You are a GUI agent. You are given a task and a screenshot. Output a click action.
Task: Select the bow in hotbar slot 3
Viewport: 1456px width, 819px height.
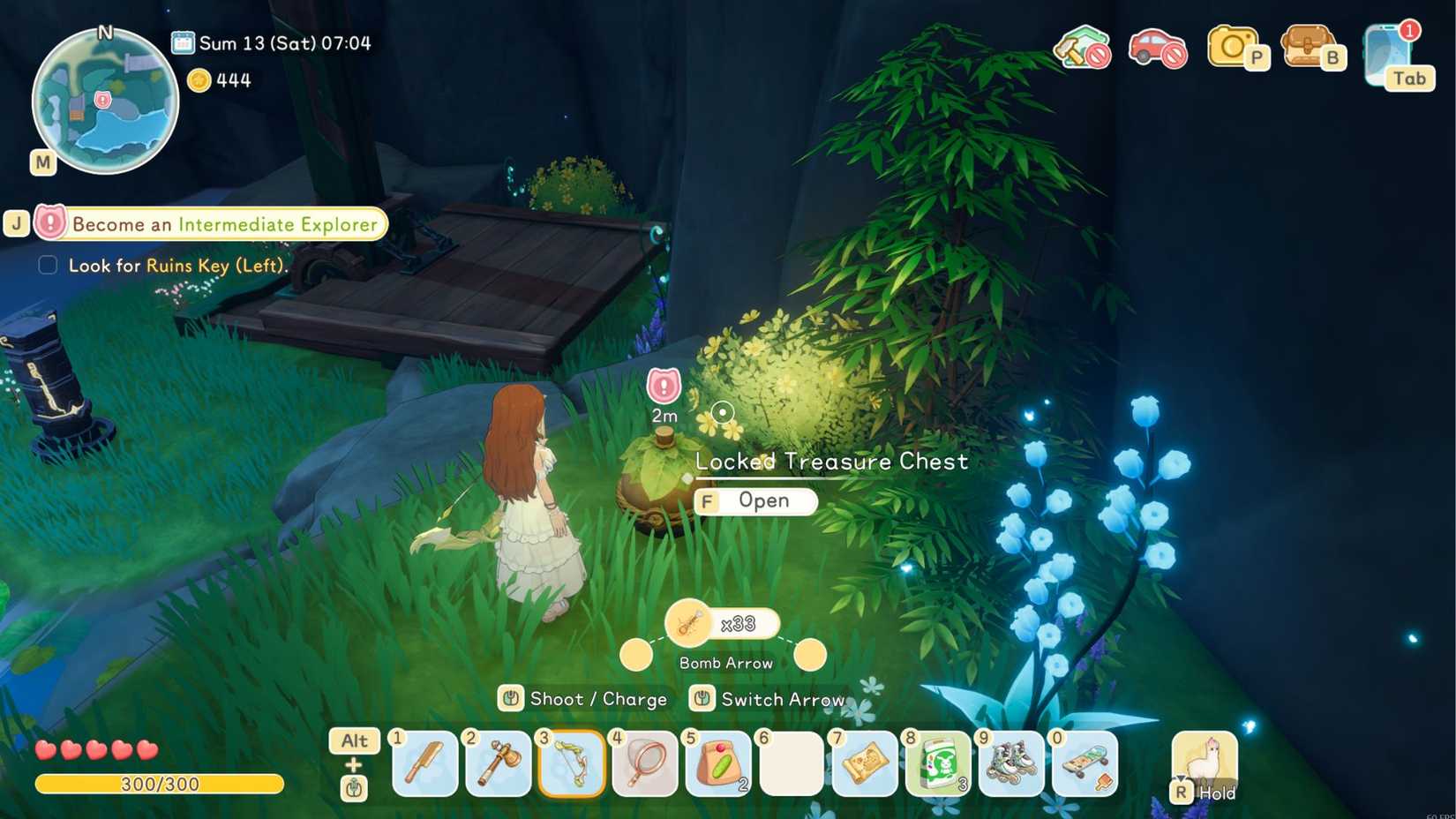571,763
